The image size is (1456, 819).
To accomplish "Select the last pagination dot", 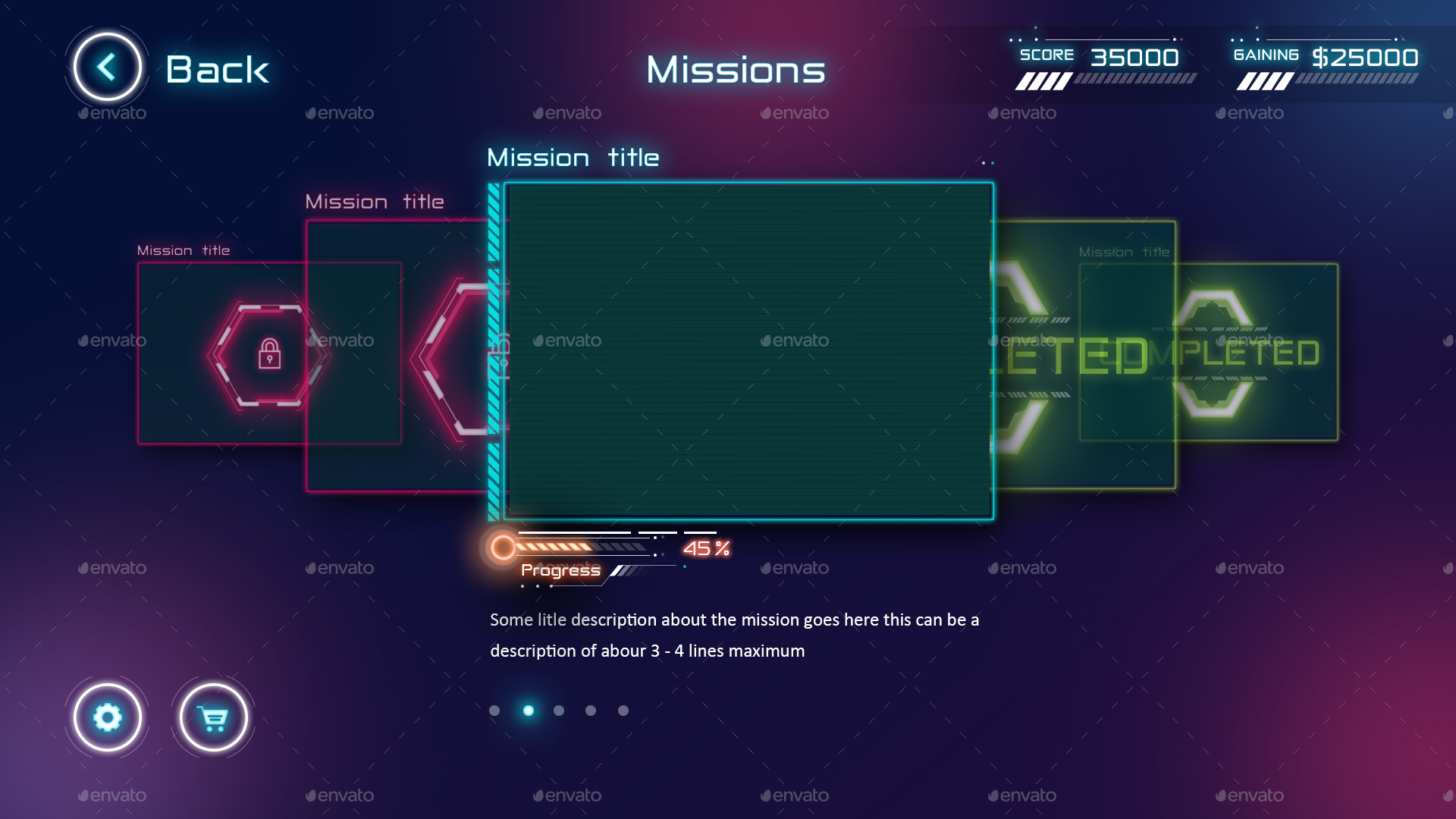I will point(623,711).
